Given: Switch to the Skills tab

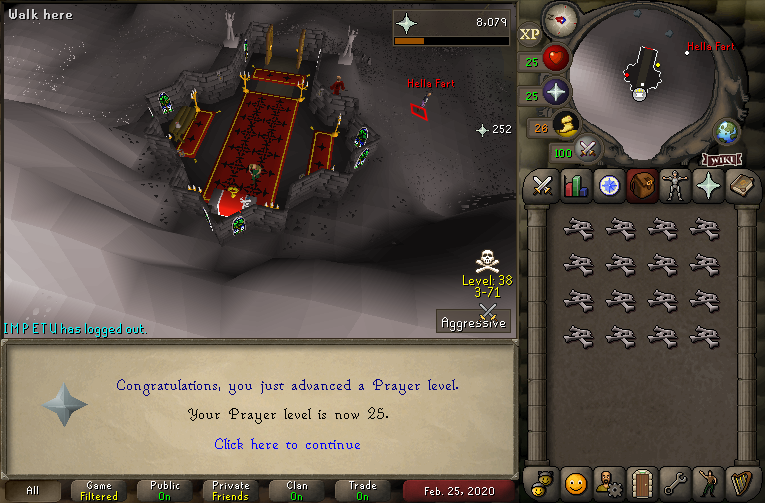Looking at the screenshot, I should [575, 185].
